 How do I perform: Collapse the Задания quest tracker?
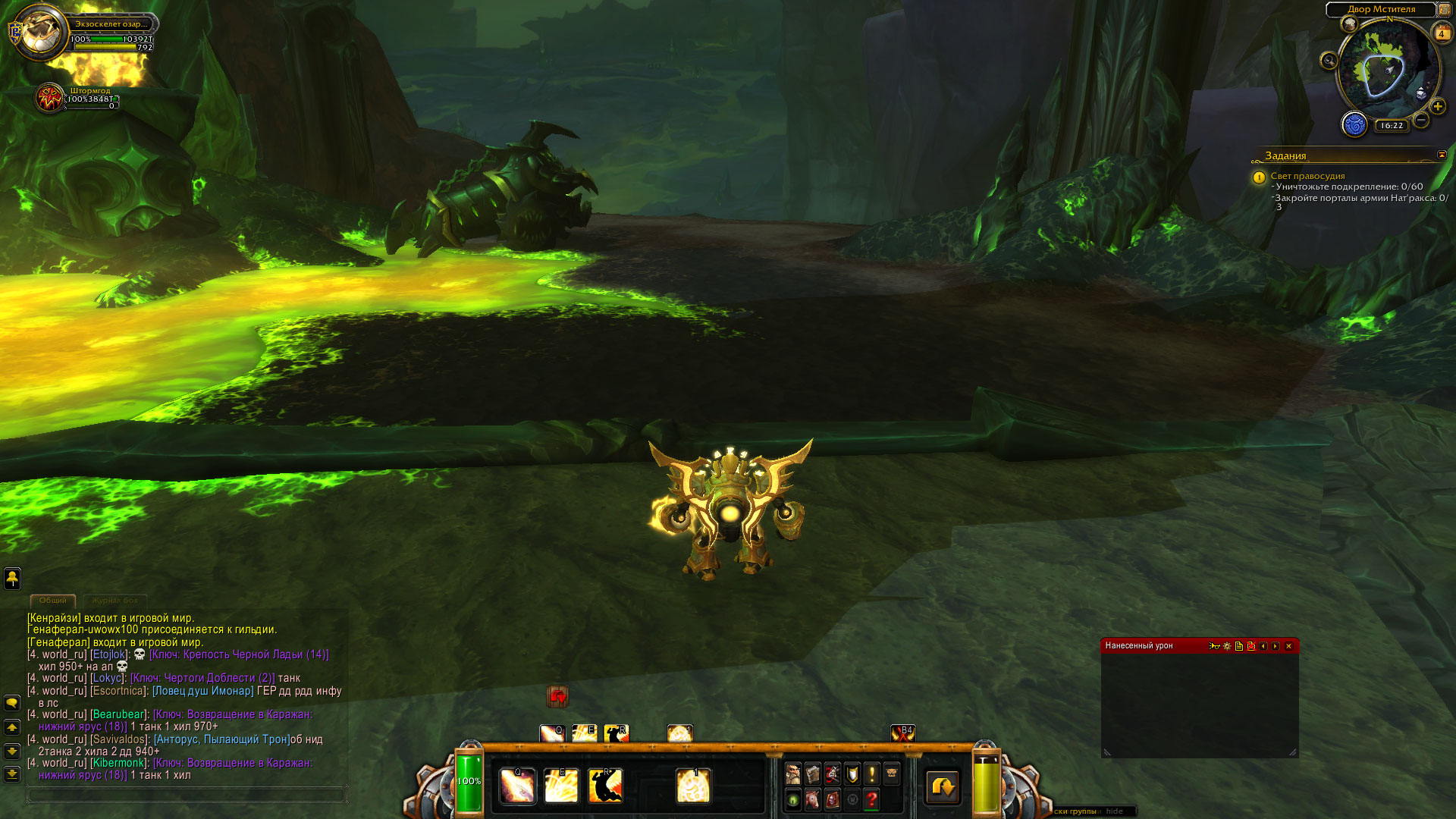pyautogui.click(x=1442, y=155)
